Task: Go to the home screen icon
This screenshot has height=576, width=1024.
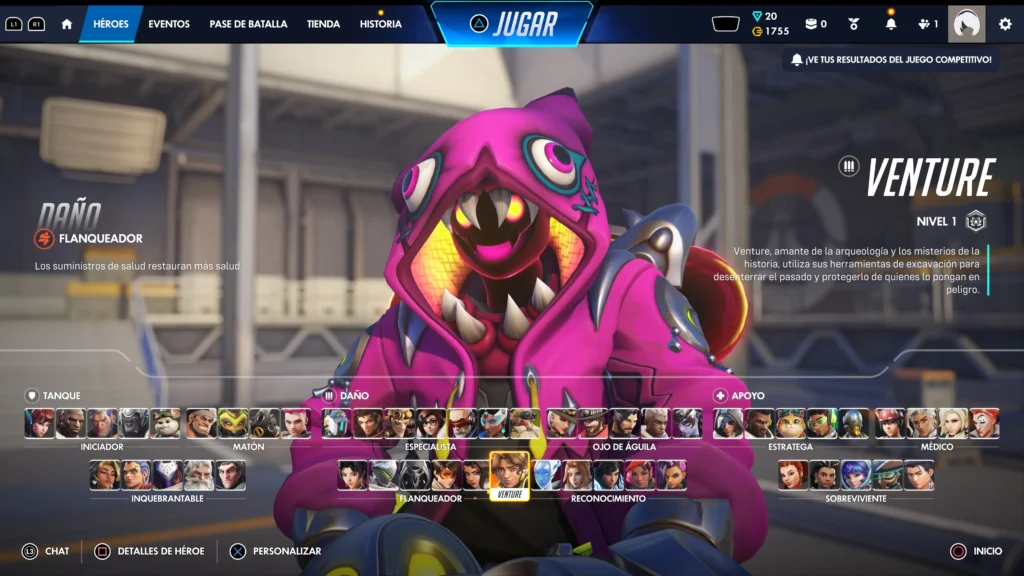Action: click(67, 24)
